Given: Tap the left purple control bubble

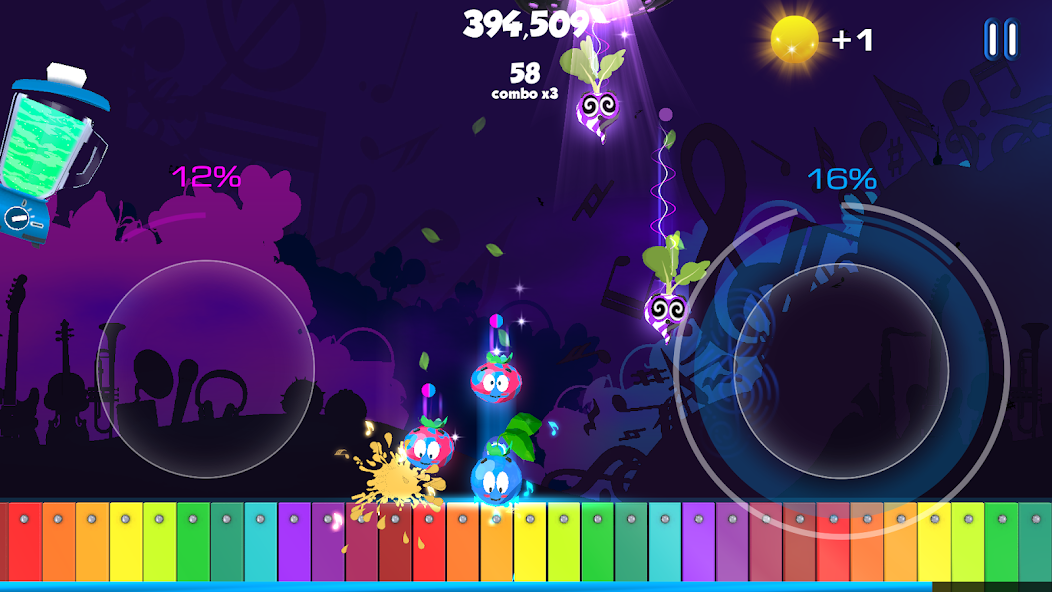Looking at the screenshot, I should [206, 367].
